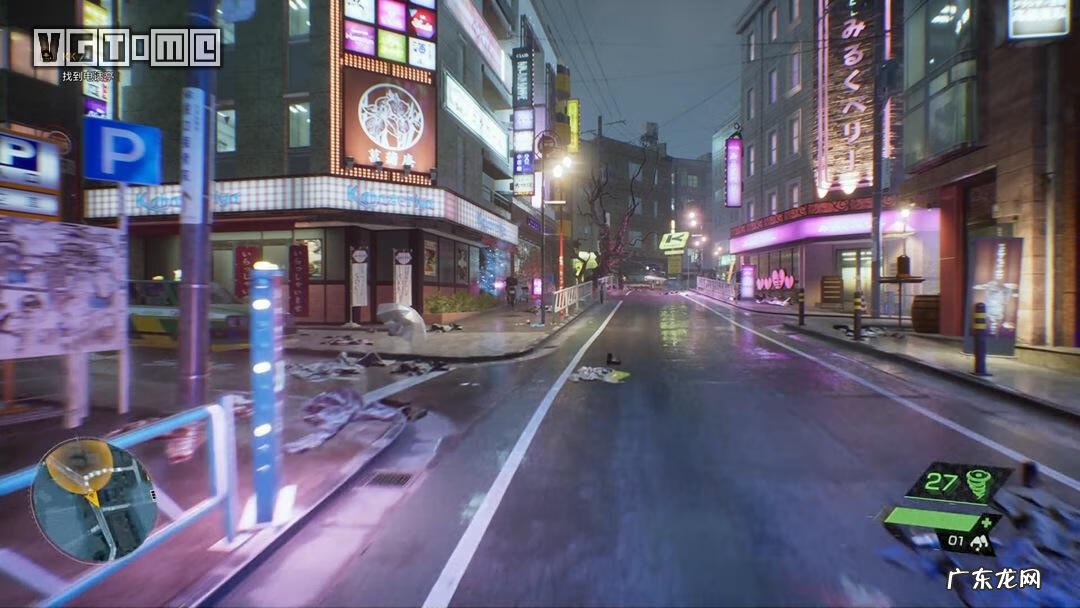Select the green wind tornado ether icon
Viewport: 1080px width, 608px height.
click(979, 484)
